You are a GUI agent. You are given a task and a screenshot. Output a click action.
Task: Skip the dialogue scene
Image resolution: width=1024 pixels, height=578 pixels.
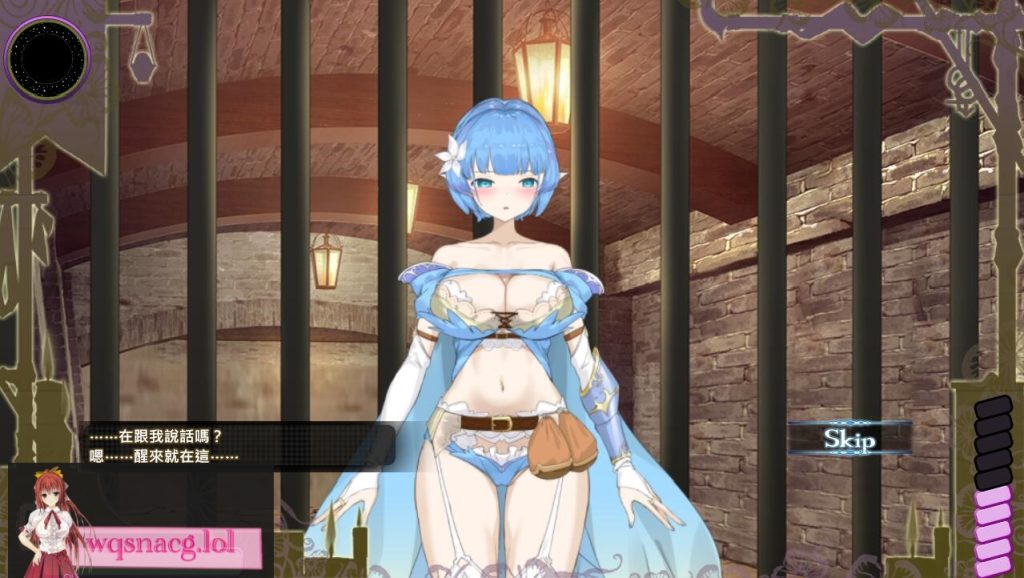(x=849, y=438)
